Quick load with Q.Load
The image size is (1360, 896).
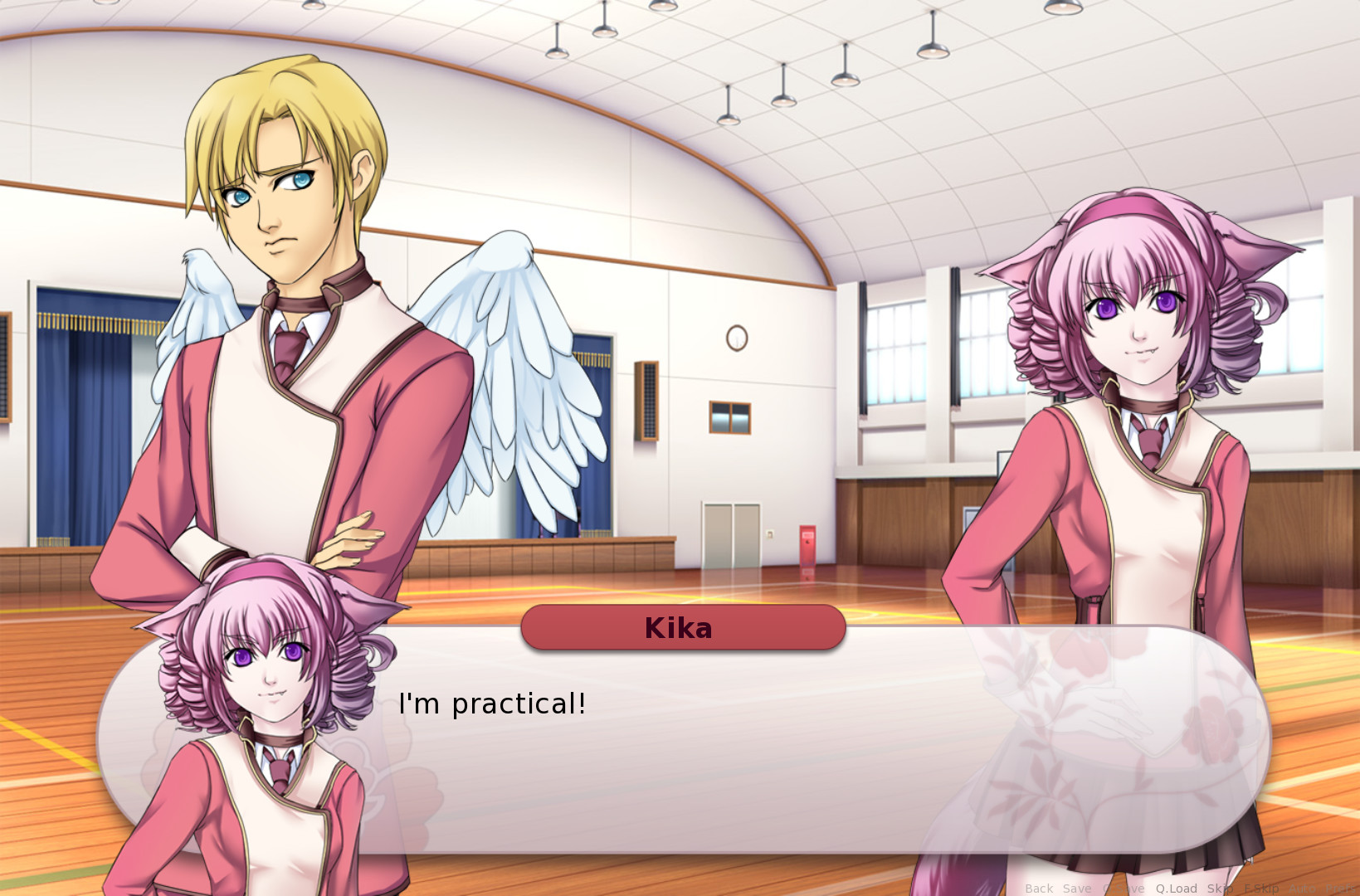point(1177,888)
